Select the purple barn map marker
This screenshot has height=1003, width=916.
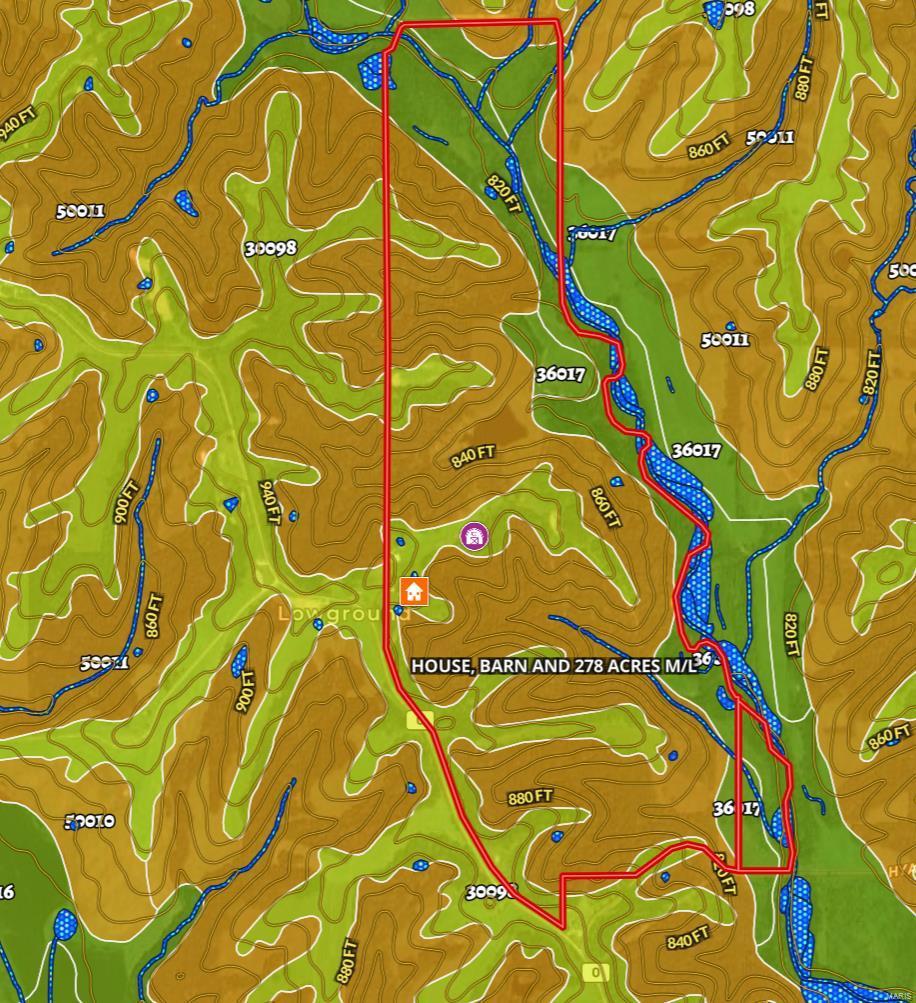(x=475, y=536)
